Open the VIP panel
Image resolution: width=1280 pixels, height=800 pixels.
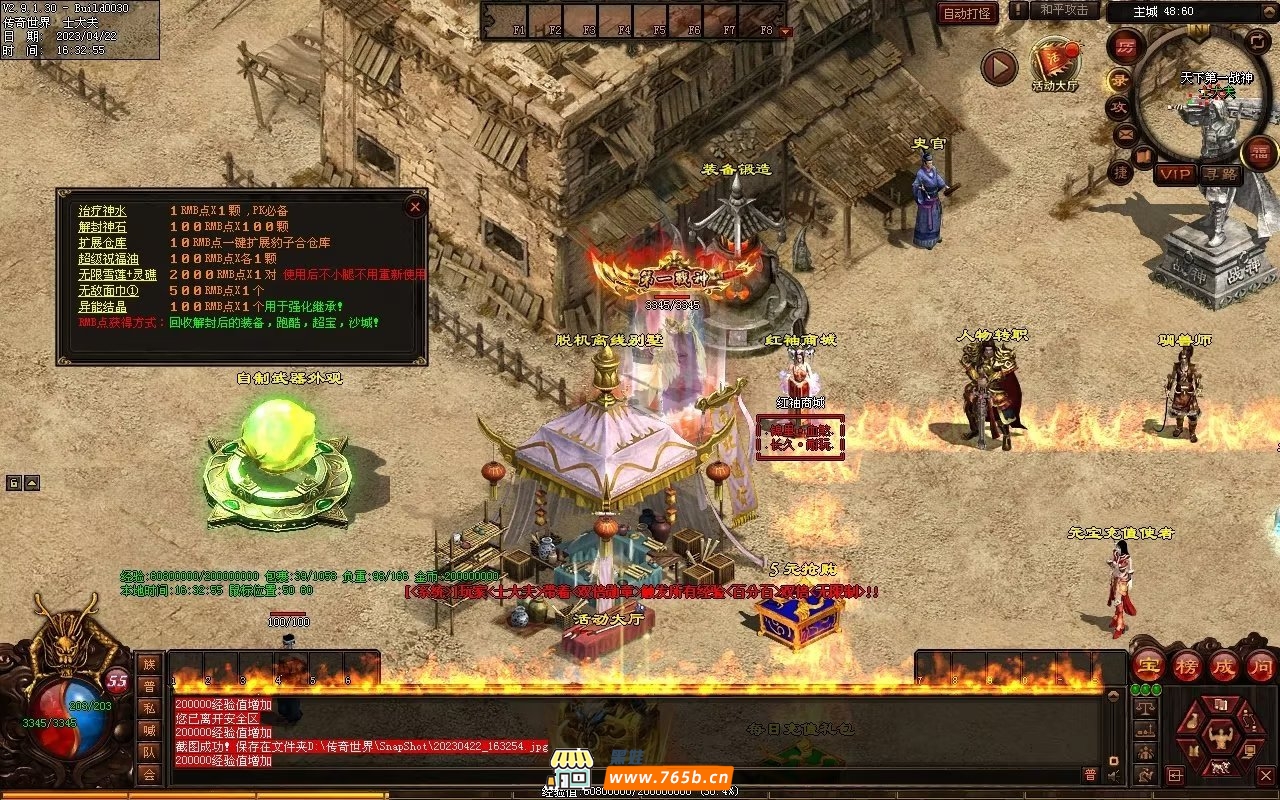[1175, 174]
